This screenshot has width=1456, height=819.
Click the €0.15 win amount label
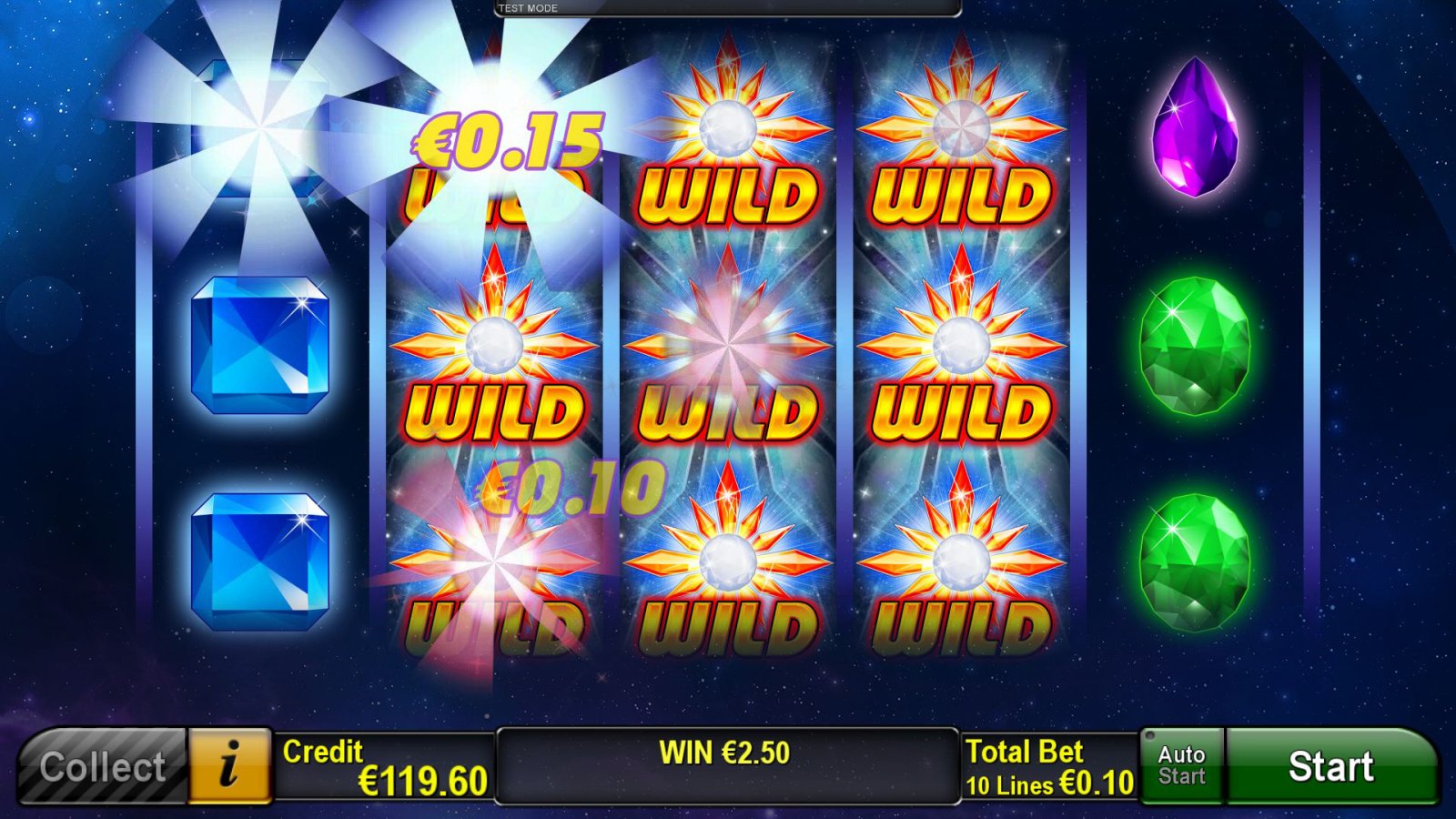(503, 138)
